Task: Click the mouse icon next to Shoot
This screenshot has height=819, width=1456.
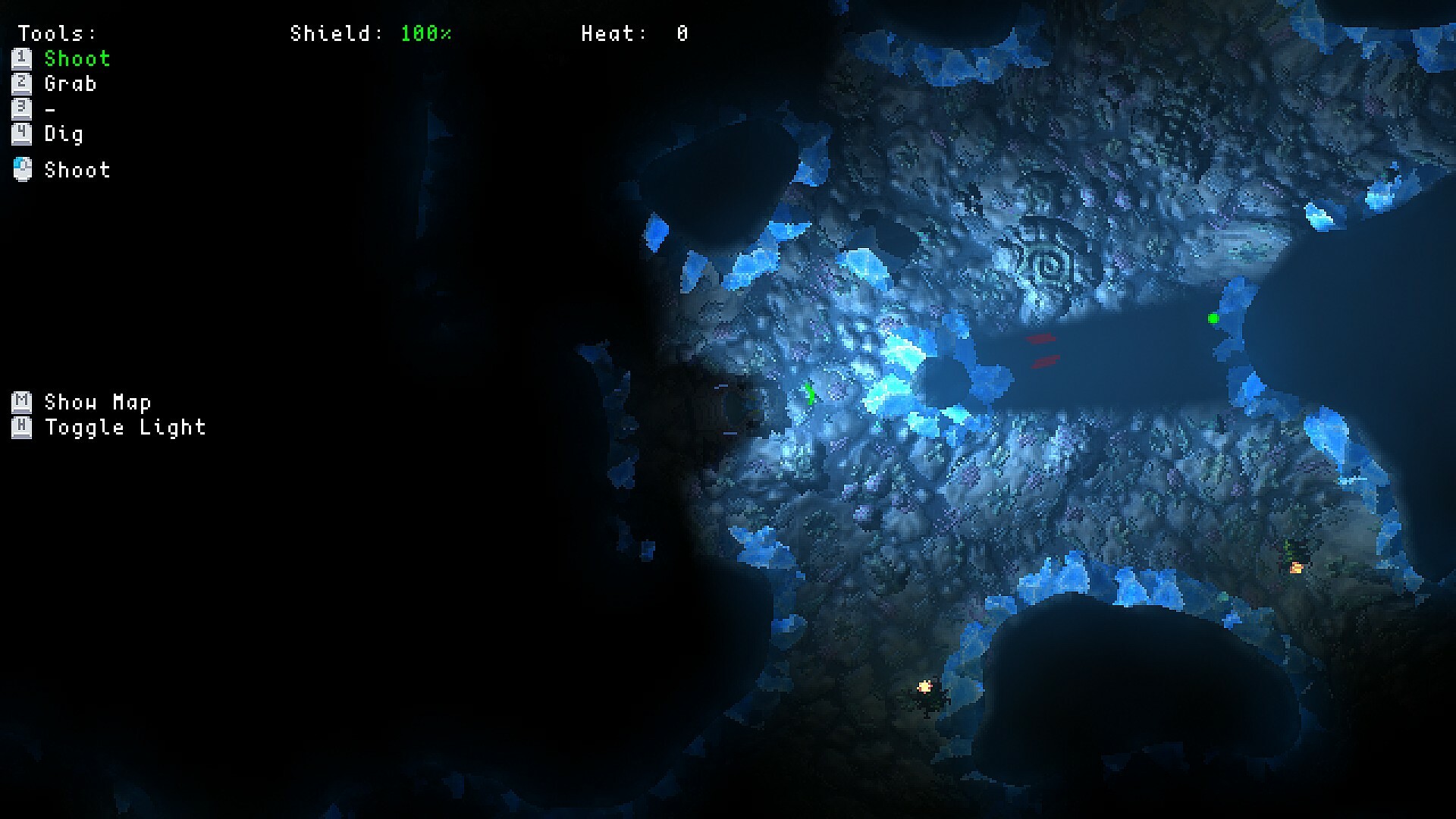Action: click(23, 170)
